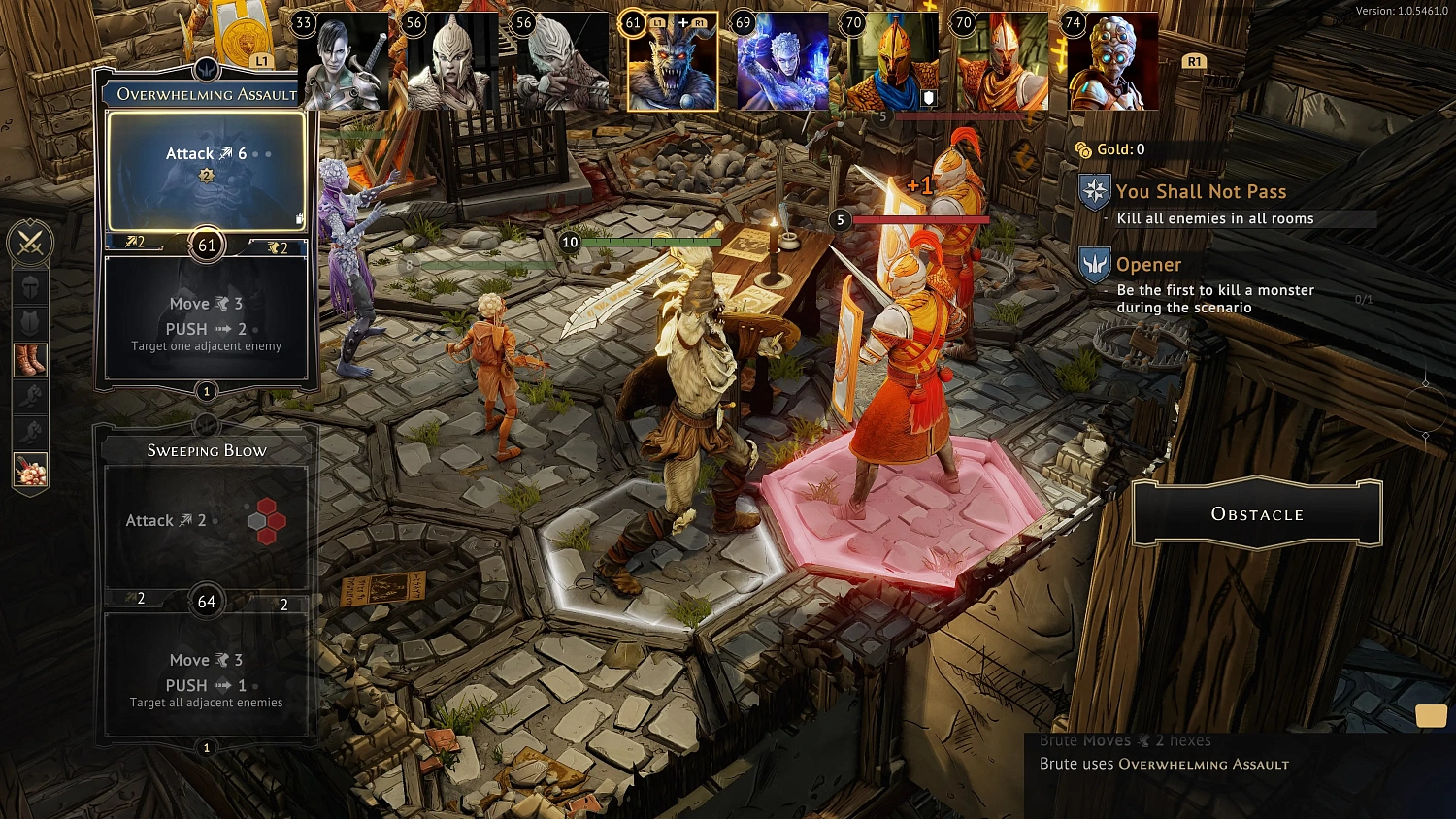Click the Opener battle goal shield icon
This screenshot has height=819, width=1456.
click(x=1093, y=264)
